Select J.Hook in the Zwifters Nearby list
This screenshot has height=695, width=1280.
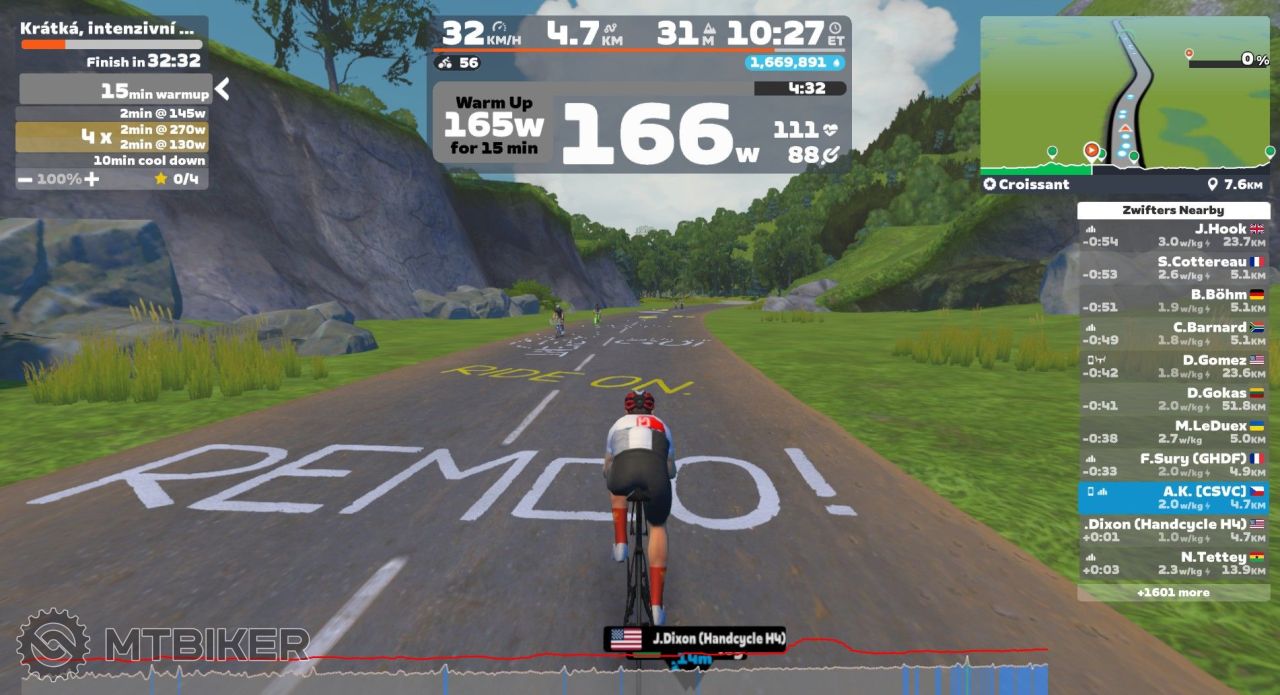(x=1174, y=235)
